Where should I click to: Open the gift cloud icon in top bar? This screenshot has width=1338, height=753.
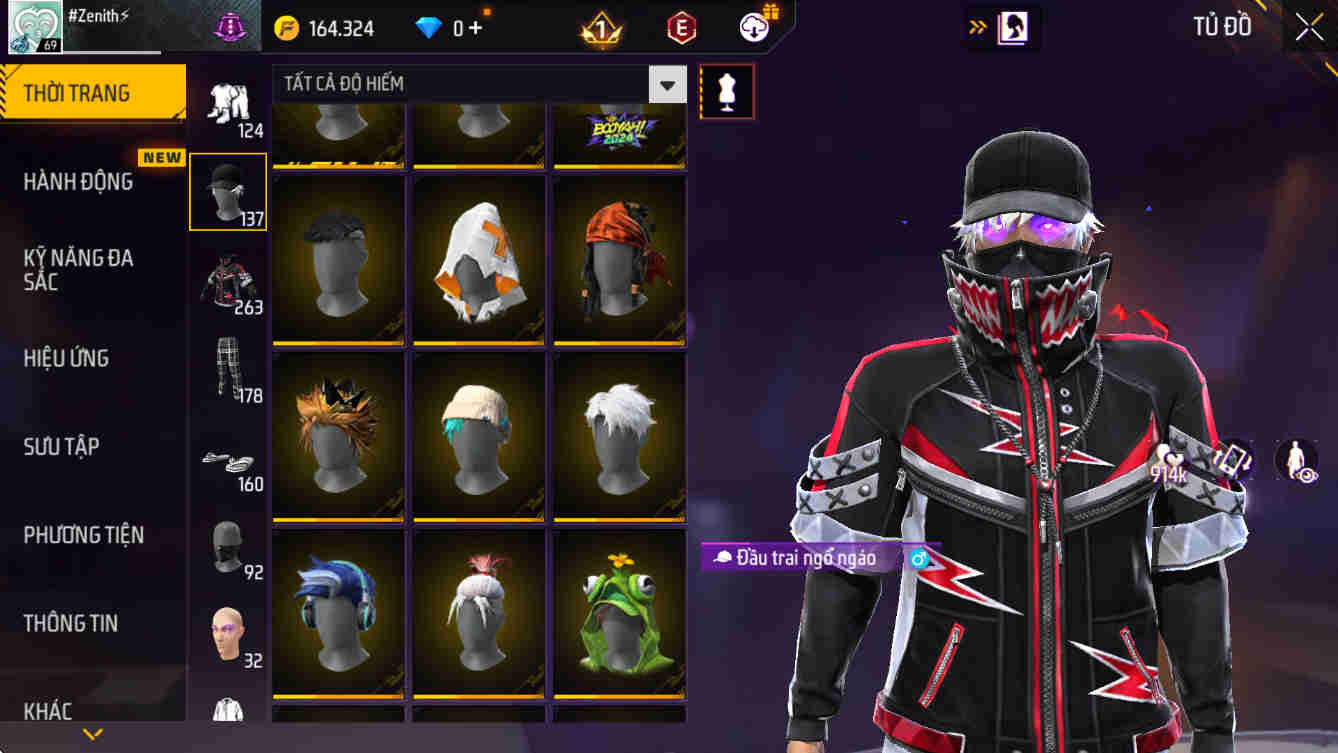[755, 28]
